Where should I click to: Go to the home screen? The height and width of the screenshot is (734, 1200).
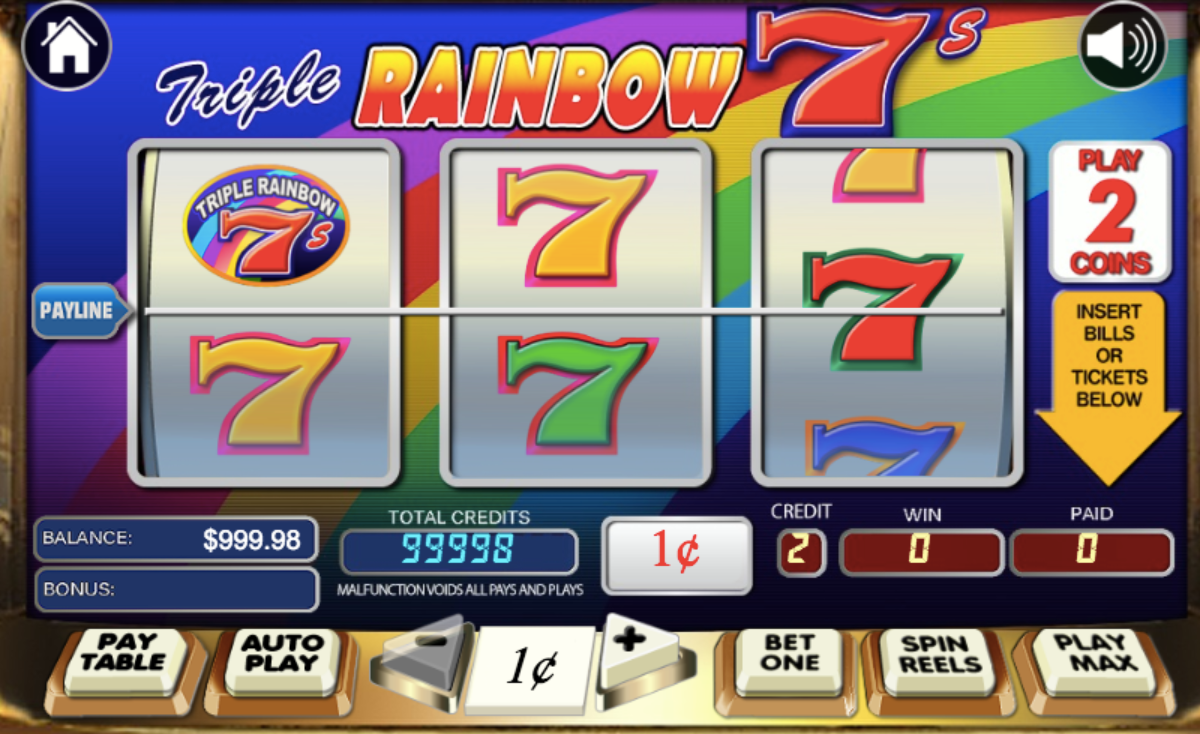click(67, 46)
